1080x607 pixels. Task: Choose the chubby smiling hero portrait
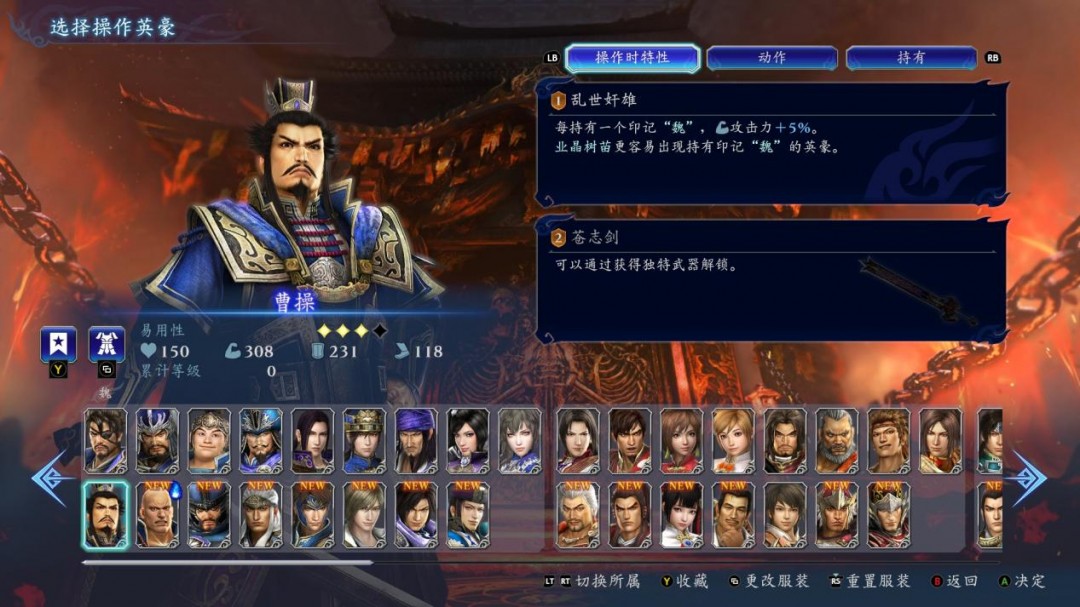tap(209, 440)
